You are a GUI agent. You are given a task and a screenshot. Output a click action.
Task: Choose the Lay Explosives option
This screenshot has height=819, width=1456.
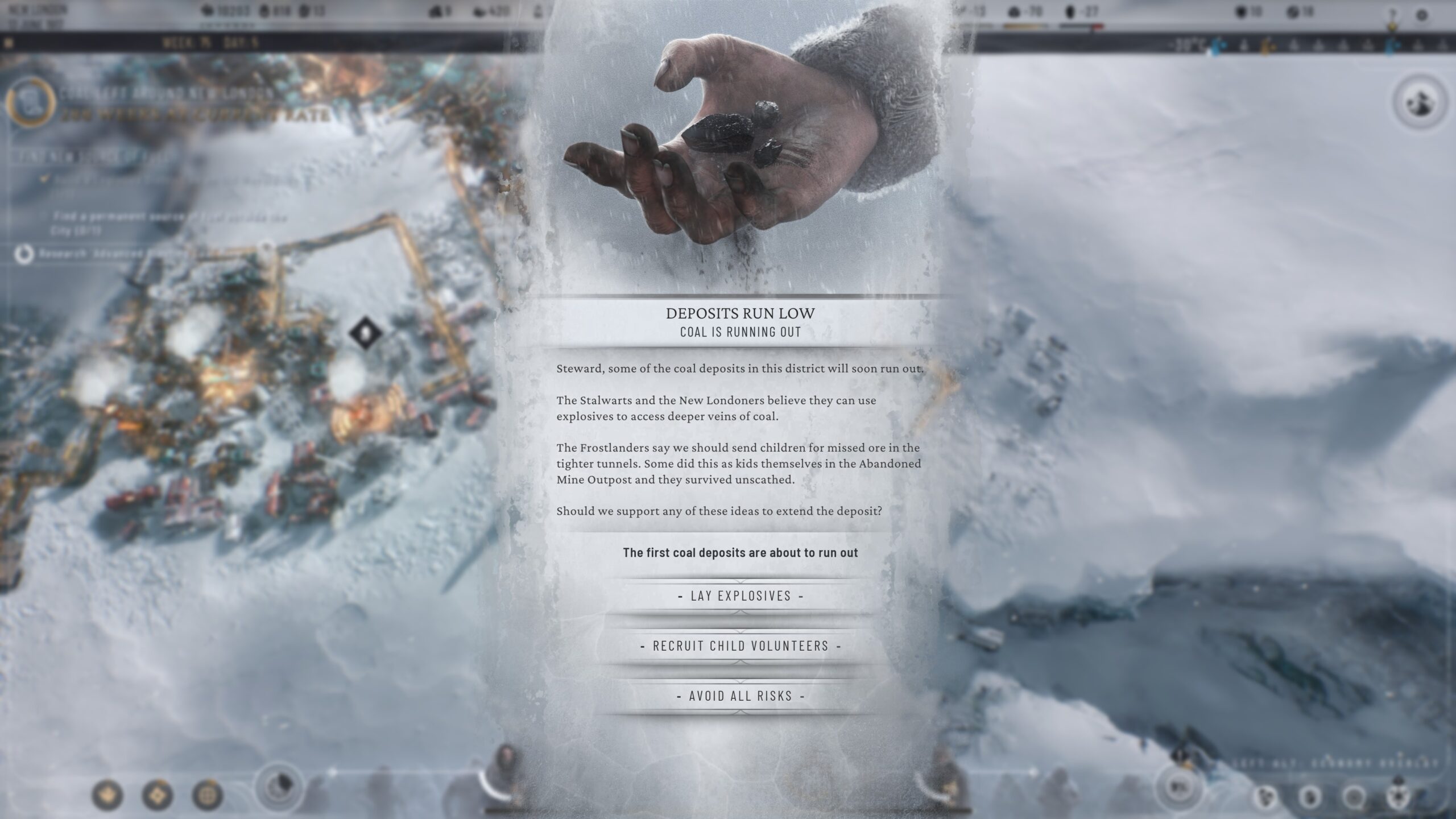tap(741, 596)
